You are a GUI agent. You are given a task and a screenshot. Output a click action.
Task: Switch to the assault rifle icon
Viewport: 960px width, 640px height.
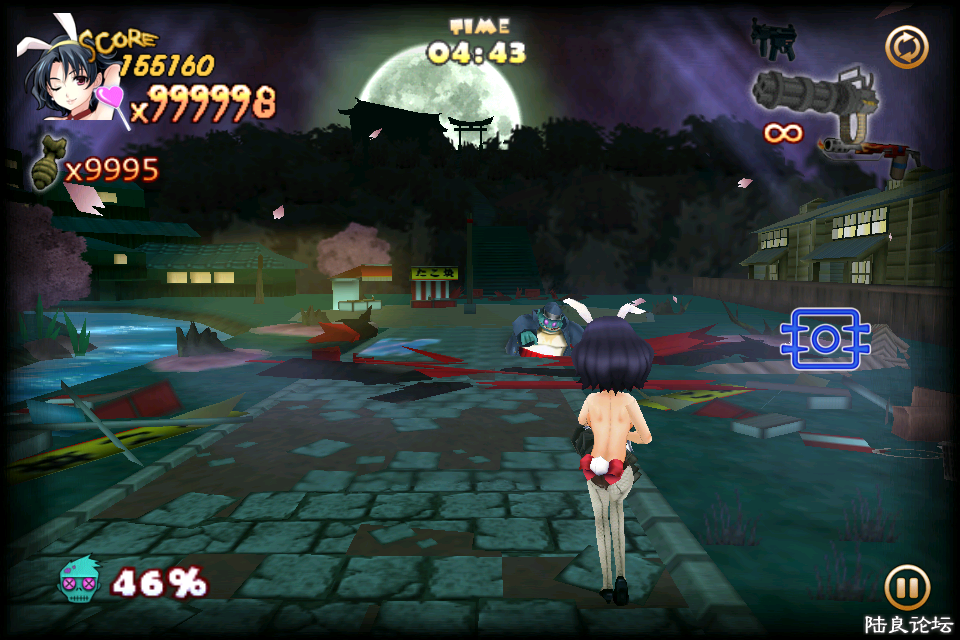pos(860,150)
